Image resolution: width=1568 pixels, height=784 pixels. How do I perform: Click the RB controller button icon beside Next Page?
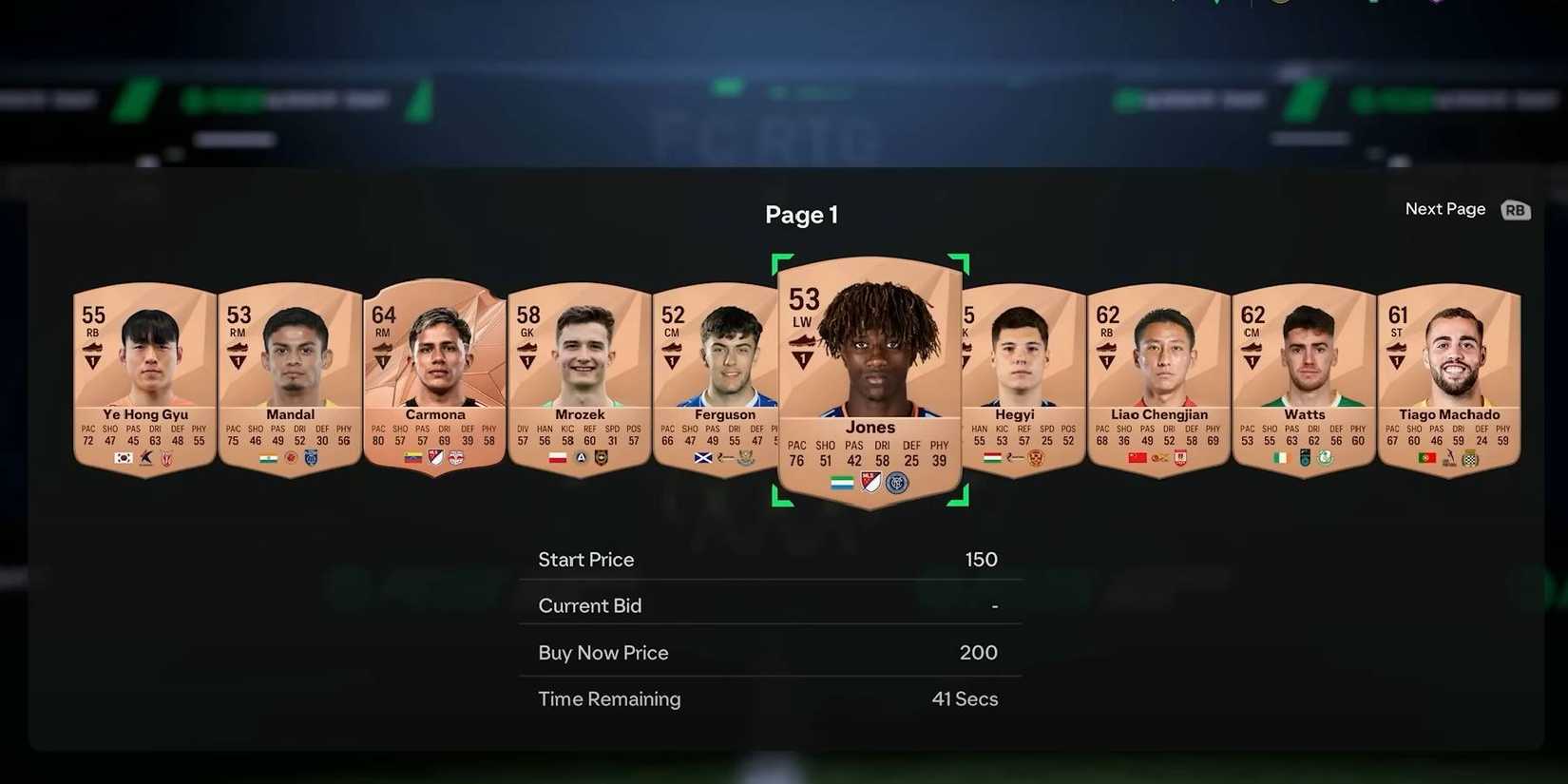coord(1515,210)
